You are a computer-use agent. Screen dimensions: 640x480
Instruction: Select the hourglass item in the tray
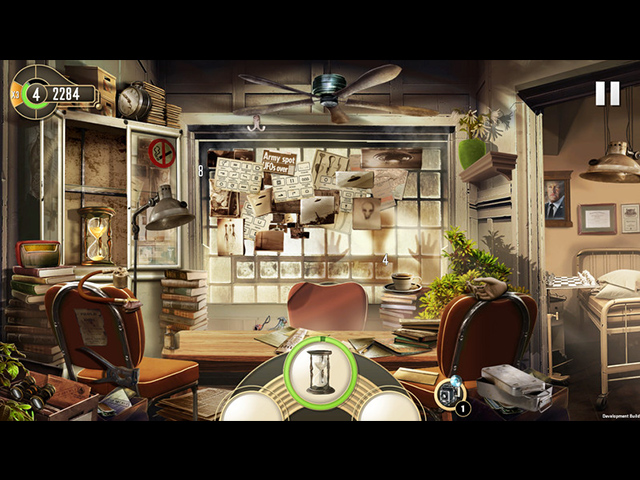point(320,372)
